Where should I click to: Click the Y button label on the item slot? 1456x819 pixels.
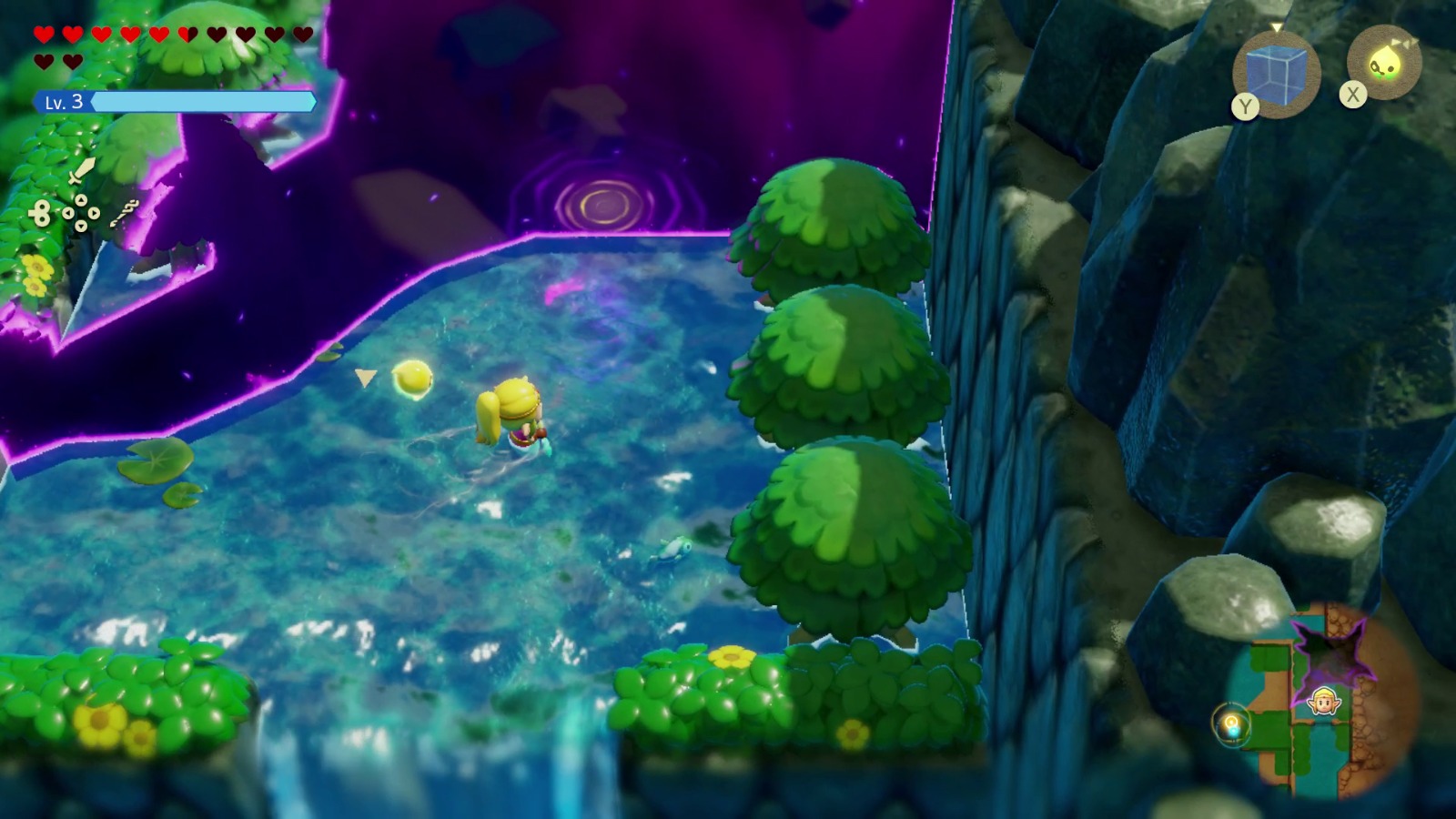click(1245, 107)
